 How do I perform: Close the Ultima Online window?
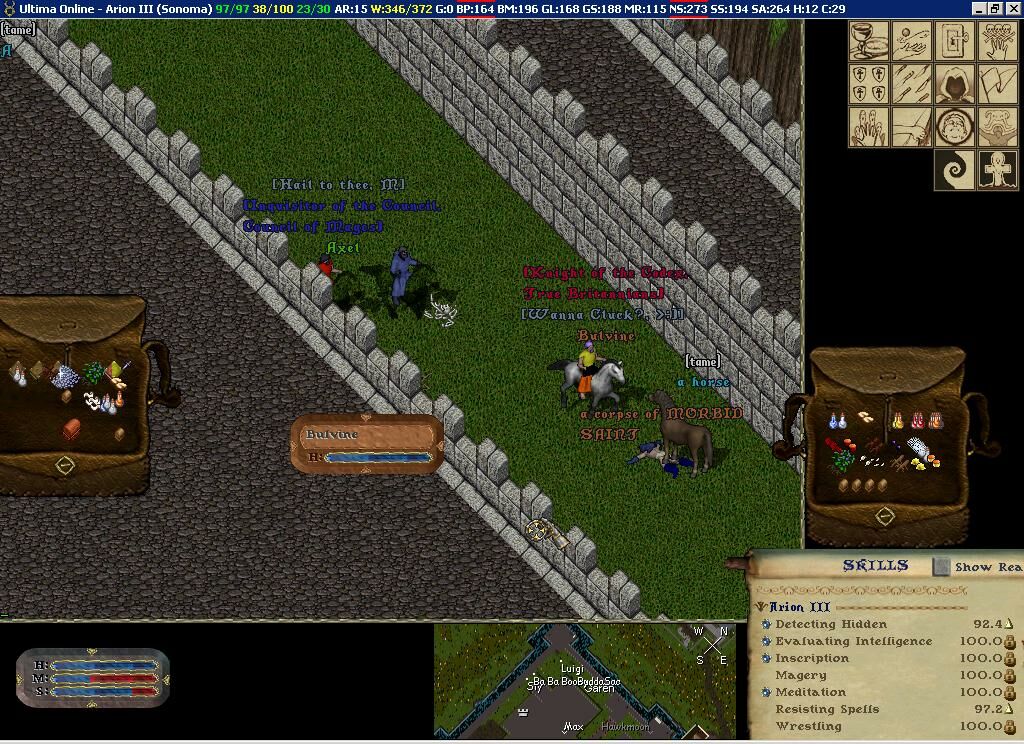[1012, 9]
